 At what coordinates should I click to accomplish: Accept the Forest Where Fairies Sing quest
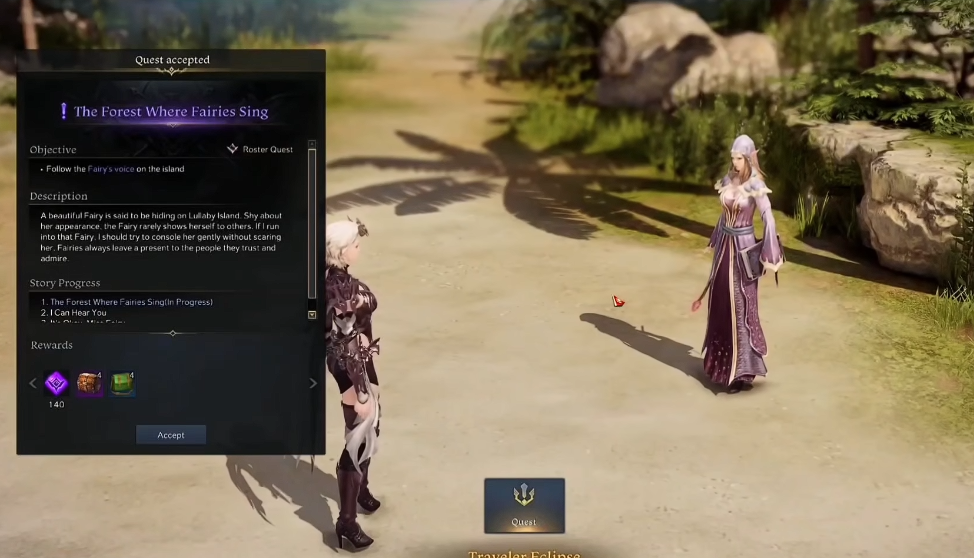click(171, 435)
